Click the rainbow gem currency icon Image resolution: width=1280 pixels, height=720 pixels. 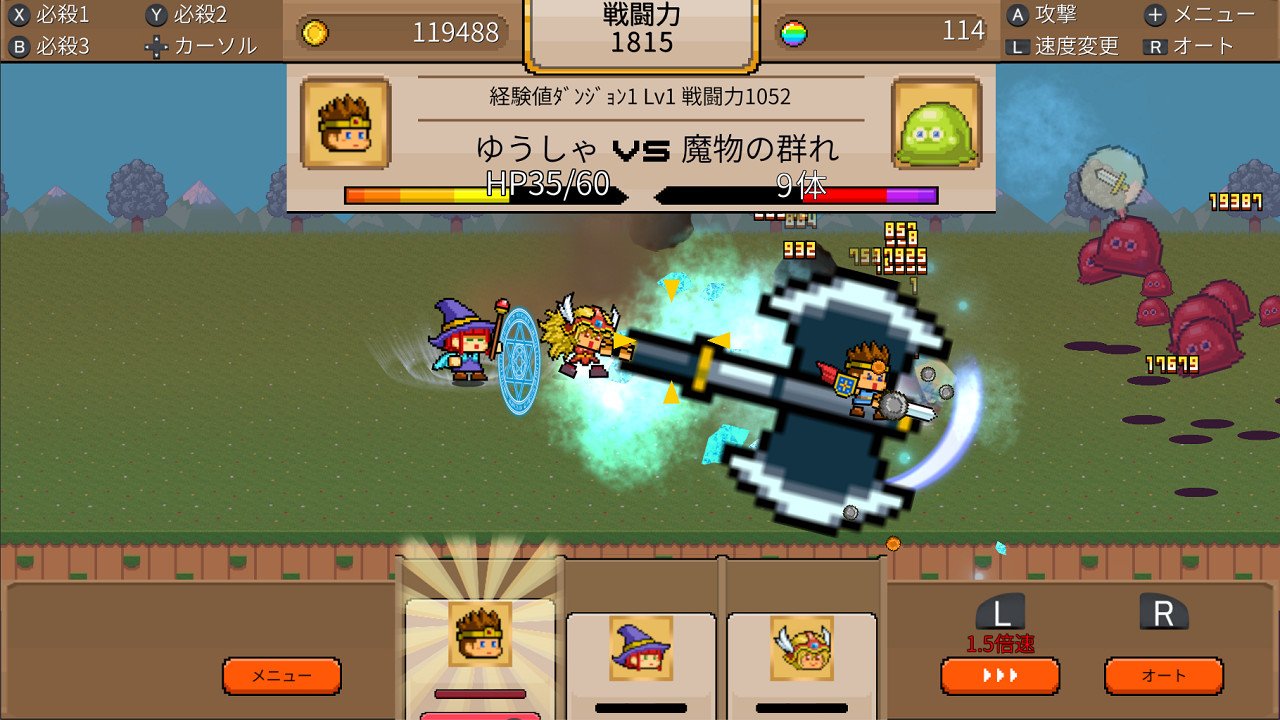pyautogui.click(x=794, y=30)
